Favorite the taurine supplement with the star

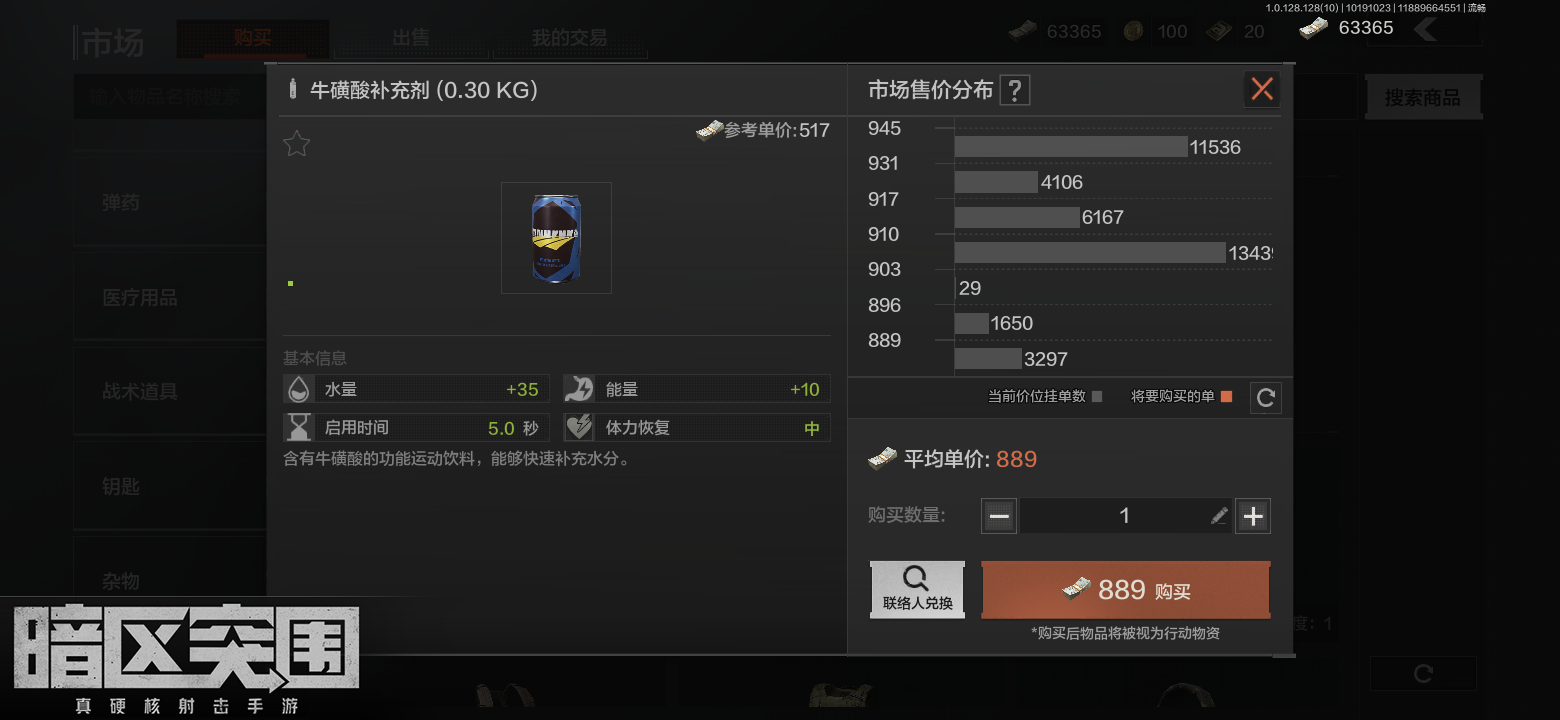pos(296,143)
